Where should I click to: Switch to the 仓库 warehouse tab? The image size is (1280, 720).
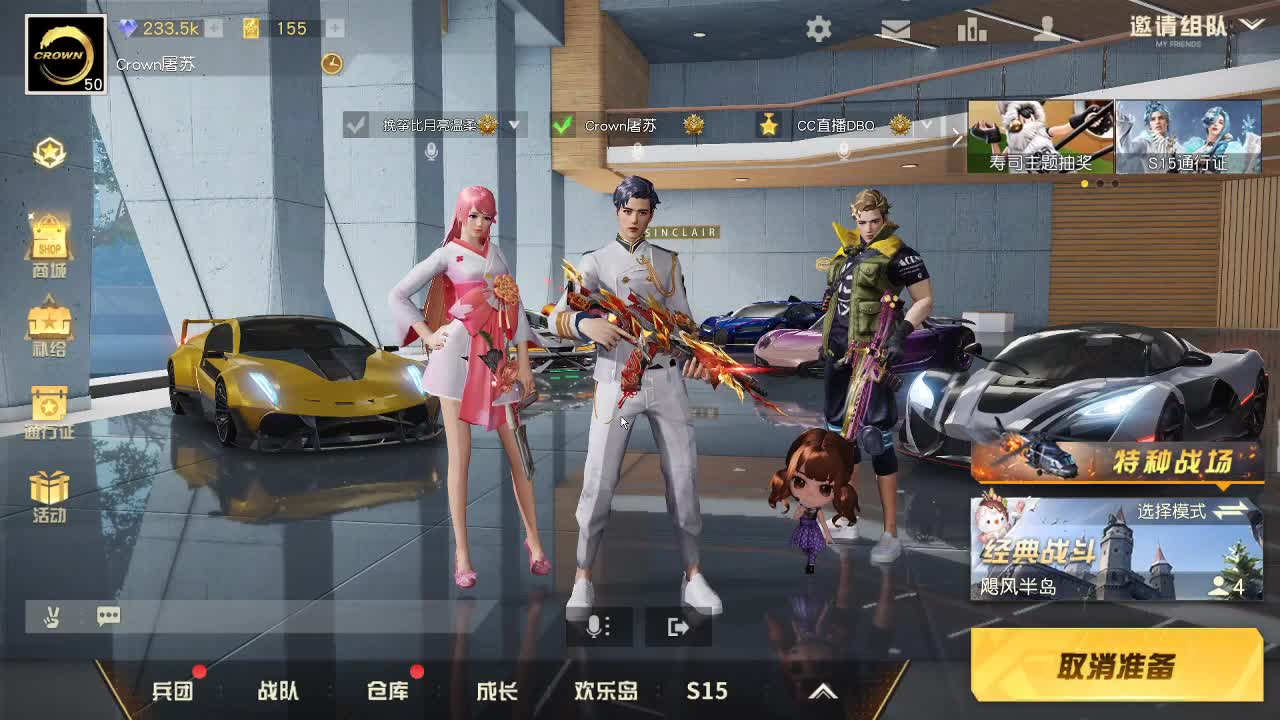point(387,690)
